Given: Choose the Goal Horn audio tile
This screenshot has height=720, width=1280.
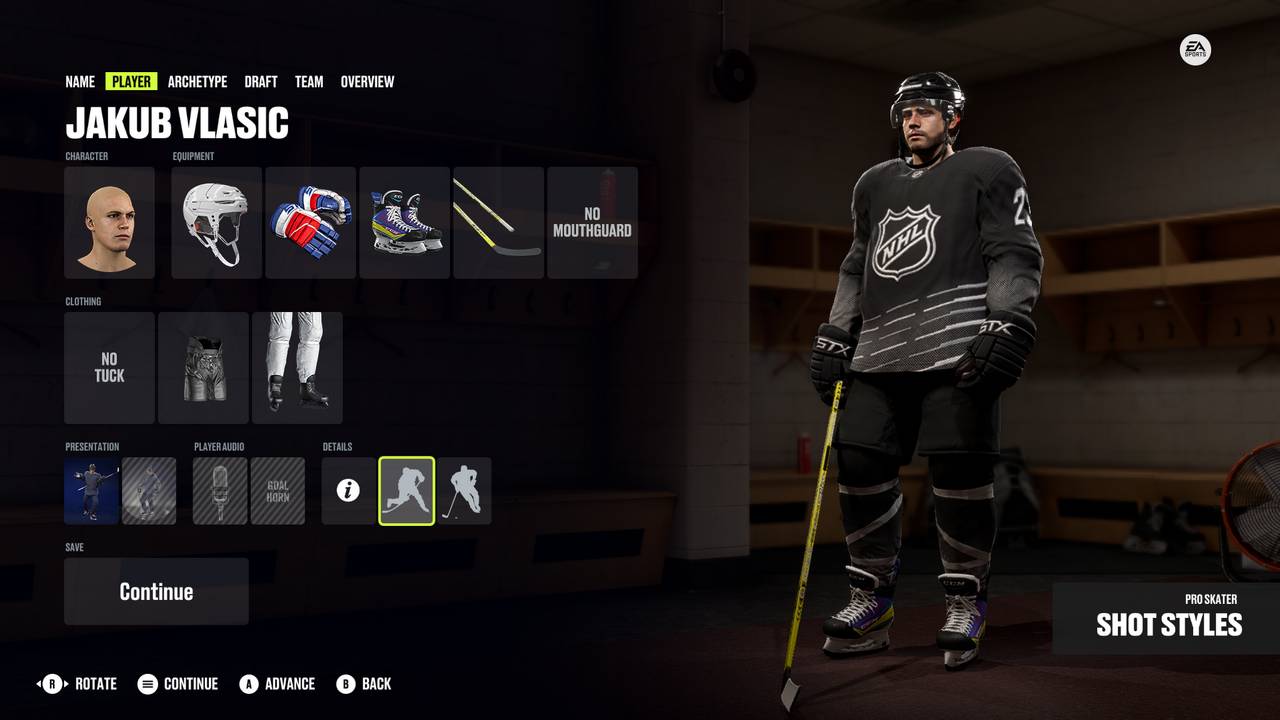Looking at the screenshot, I should 277,491.
